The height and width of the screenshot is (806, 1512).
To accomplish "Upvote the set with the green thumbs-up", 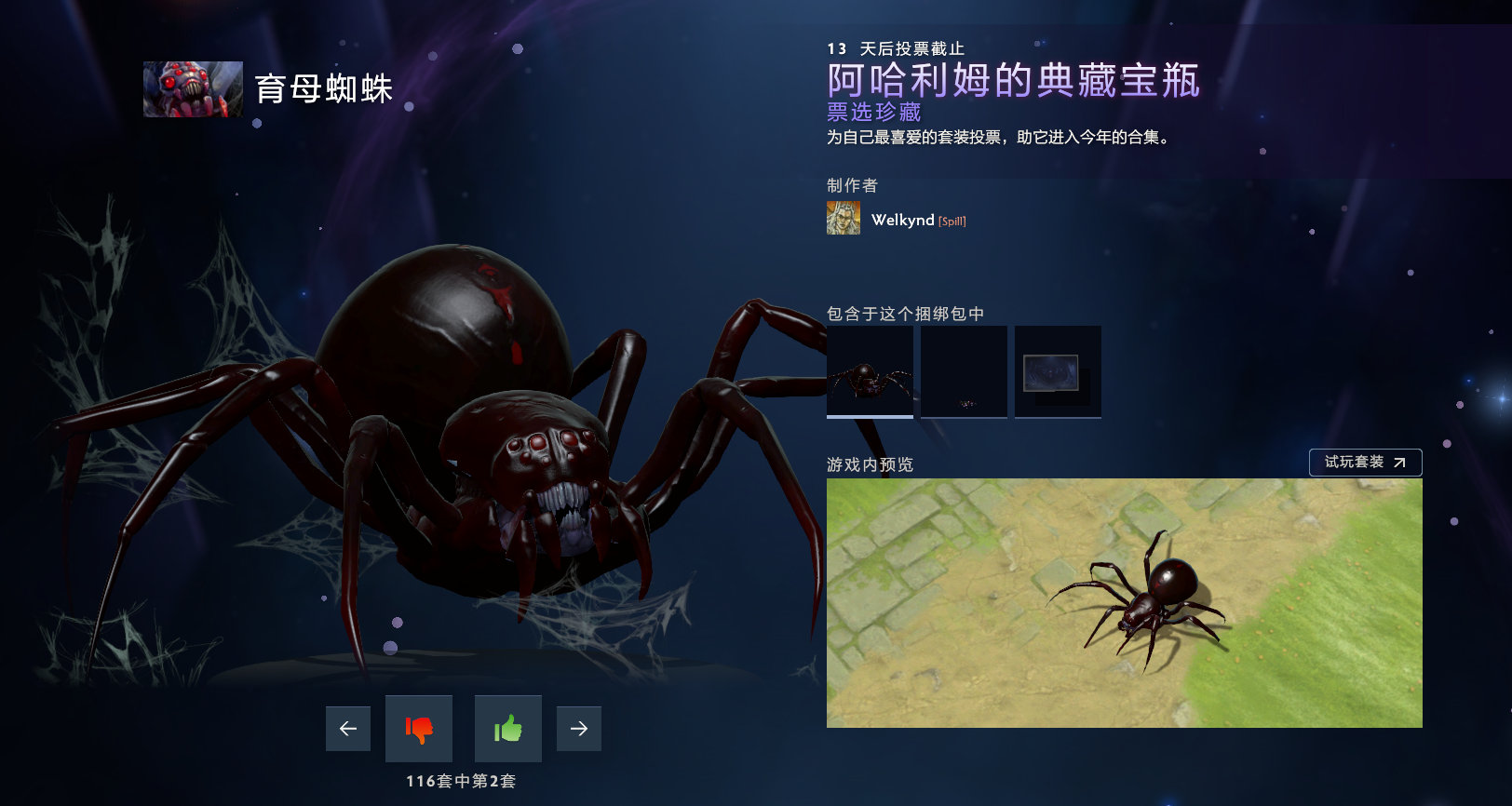I will [x=506, y=729].
